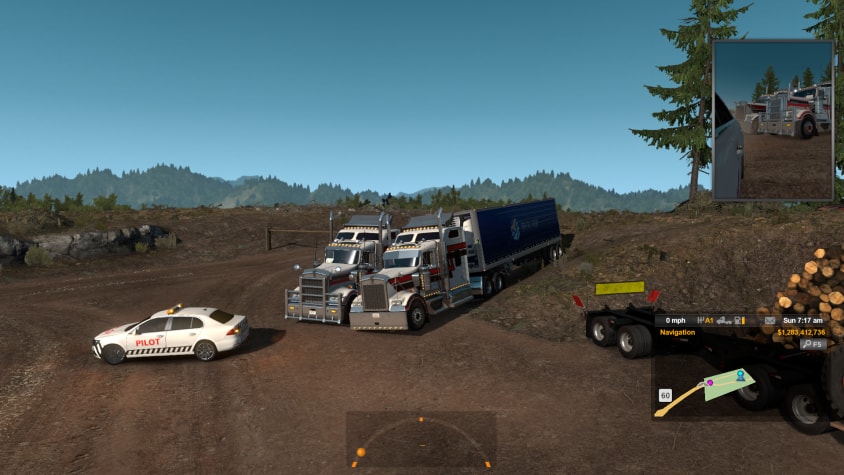Click the magnifier F5 map zoom button
The height and width of the screenshot is (475, 844).
pos(812,344)
